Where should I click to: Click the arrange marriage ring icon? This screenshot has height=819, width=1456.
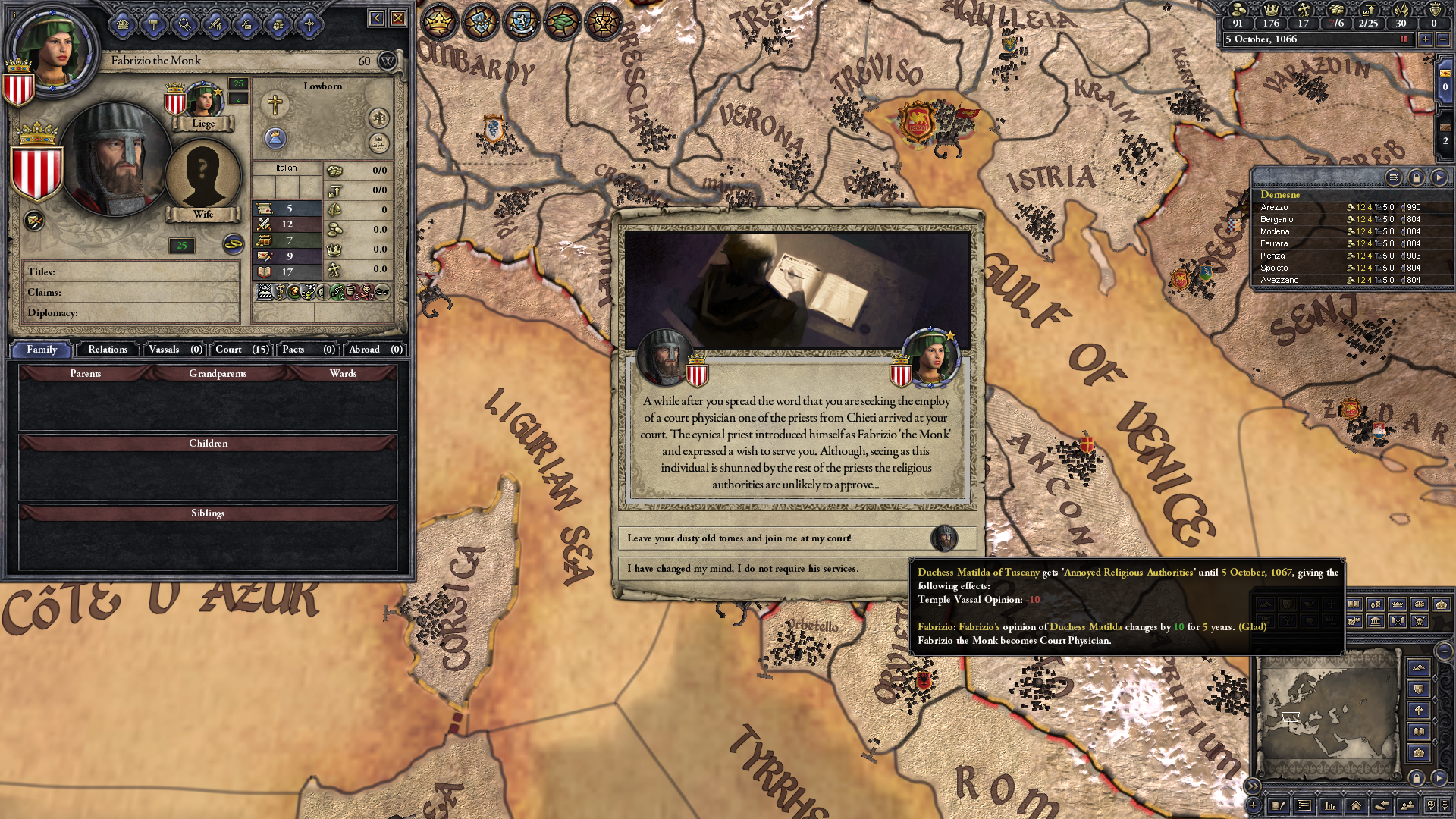point(184,25)
